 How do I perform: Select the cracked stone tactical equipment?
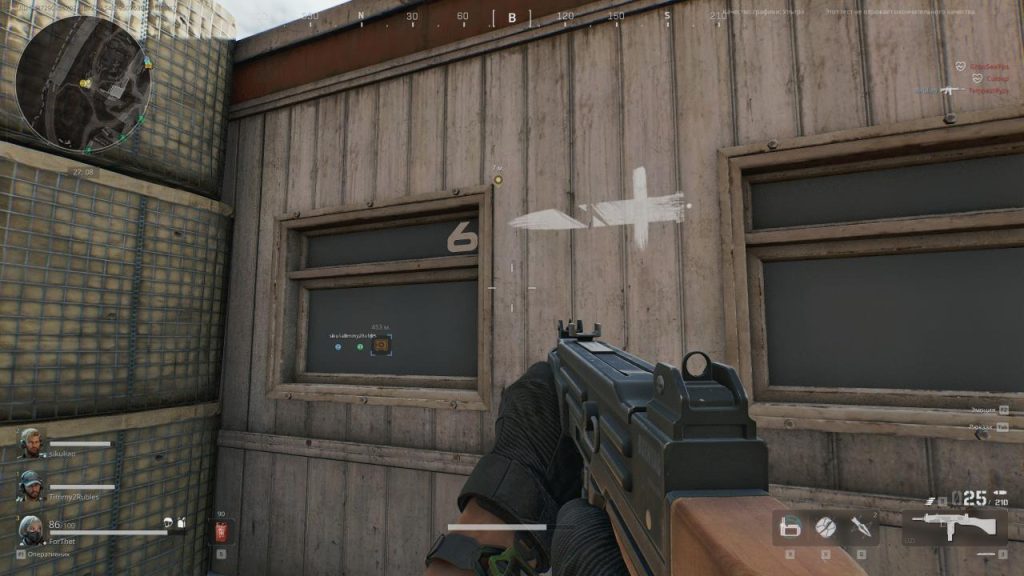click(x=825, y=525)
